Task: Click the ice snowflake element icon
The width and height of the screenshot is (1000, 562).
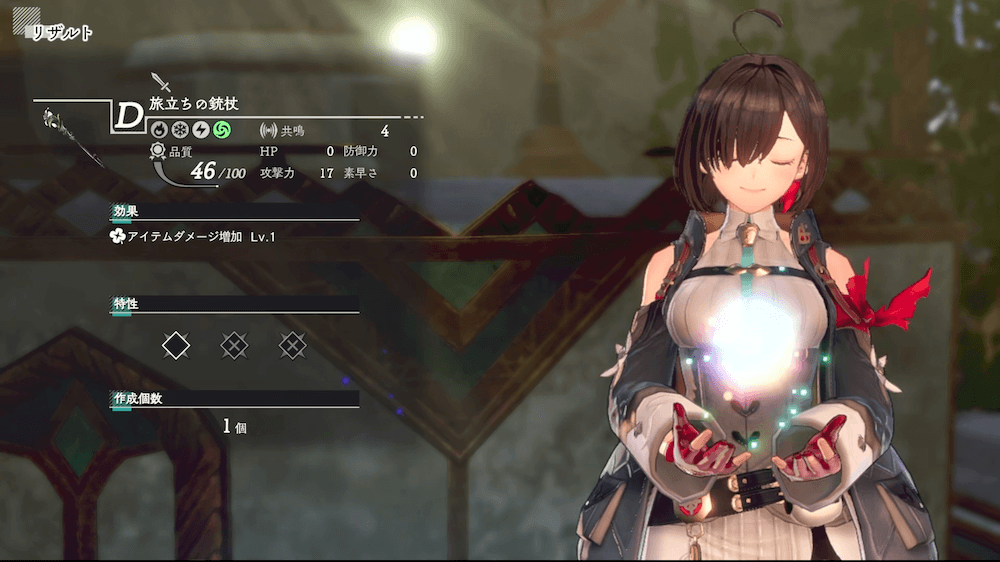Action: pyautogui.click(x=179, y=130)
